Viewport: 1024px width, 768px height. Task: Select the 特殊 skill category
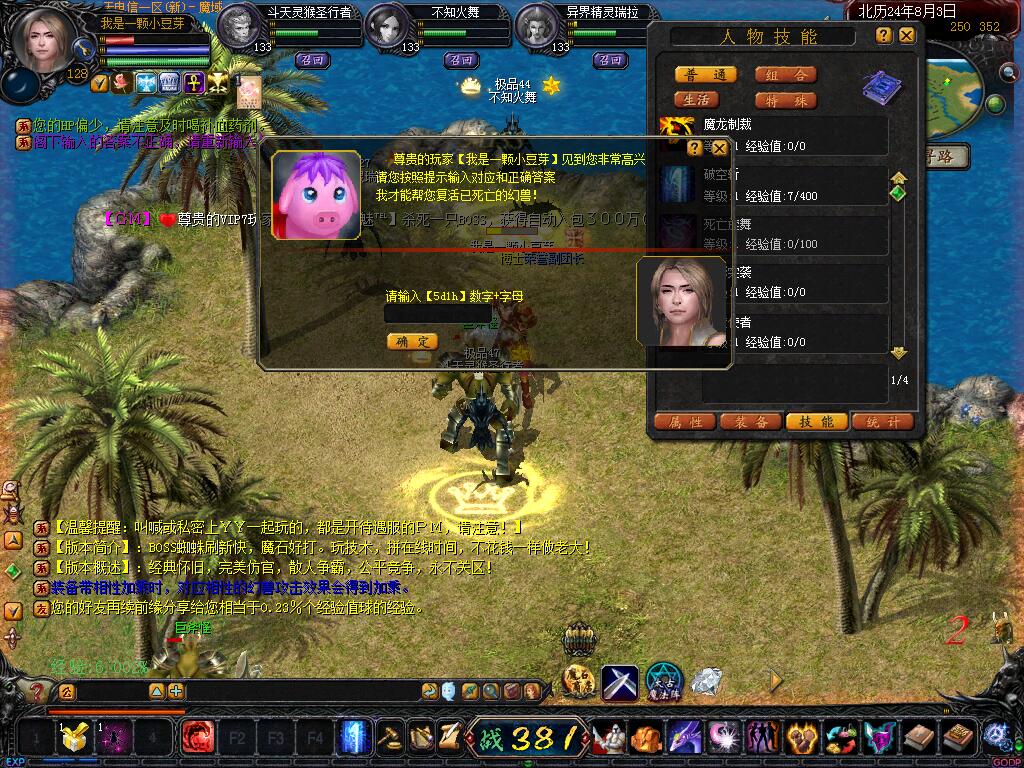pos(785,100)
